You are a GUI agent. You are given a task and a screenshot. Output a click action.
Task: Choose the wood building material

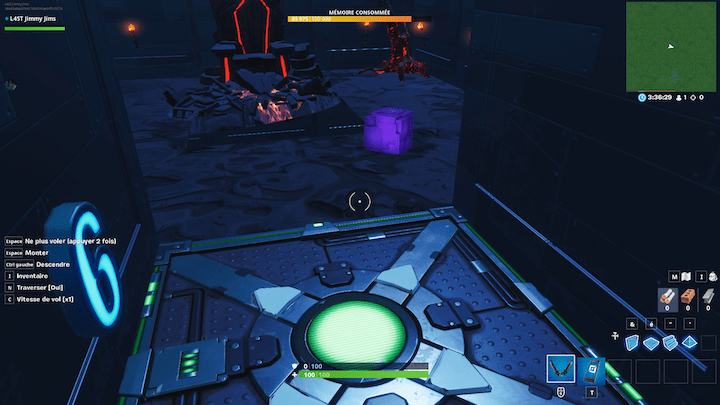pyautogui.click(x=666, y=295)
